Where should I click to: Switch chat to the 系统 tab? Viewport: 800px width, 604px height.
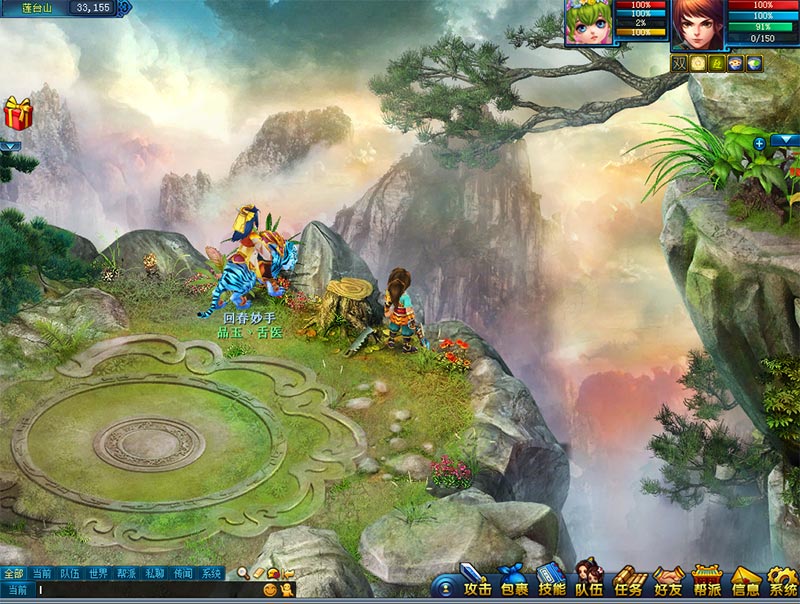[211, 574]
